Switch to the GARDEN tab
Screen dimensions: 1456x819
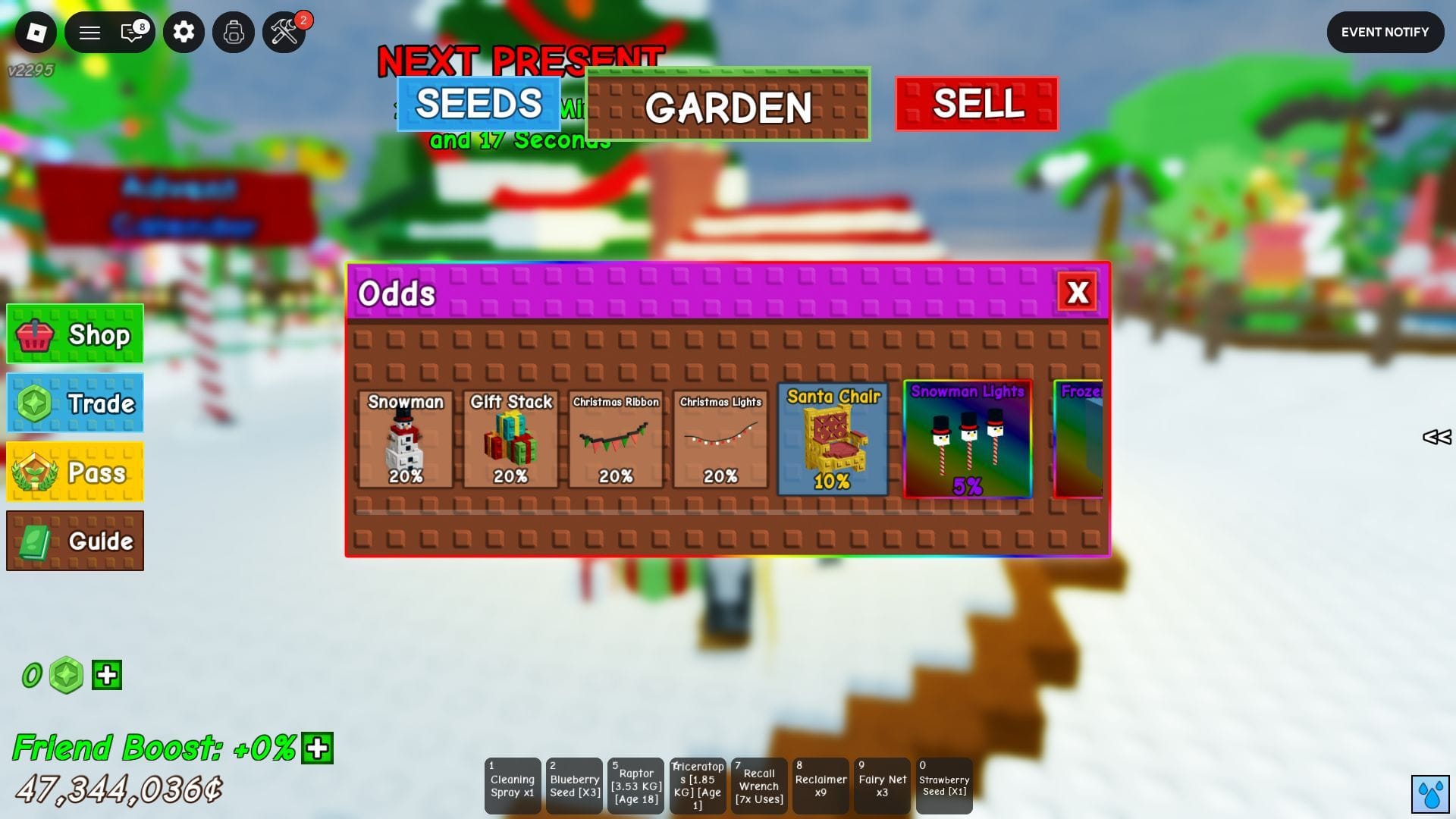point(726,106)
